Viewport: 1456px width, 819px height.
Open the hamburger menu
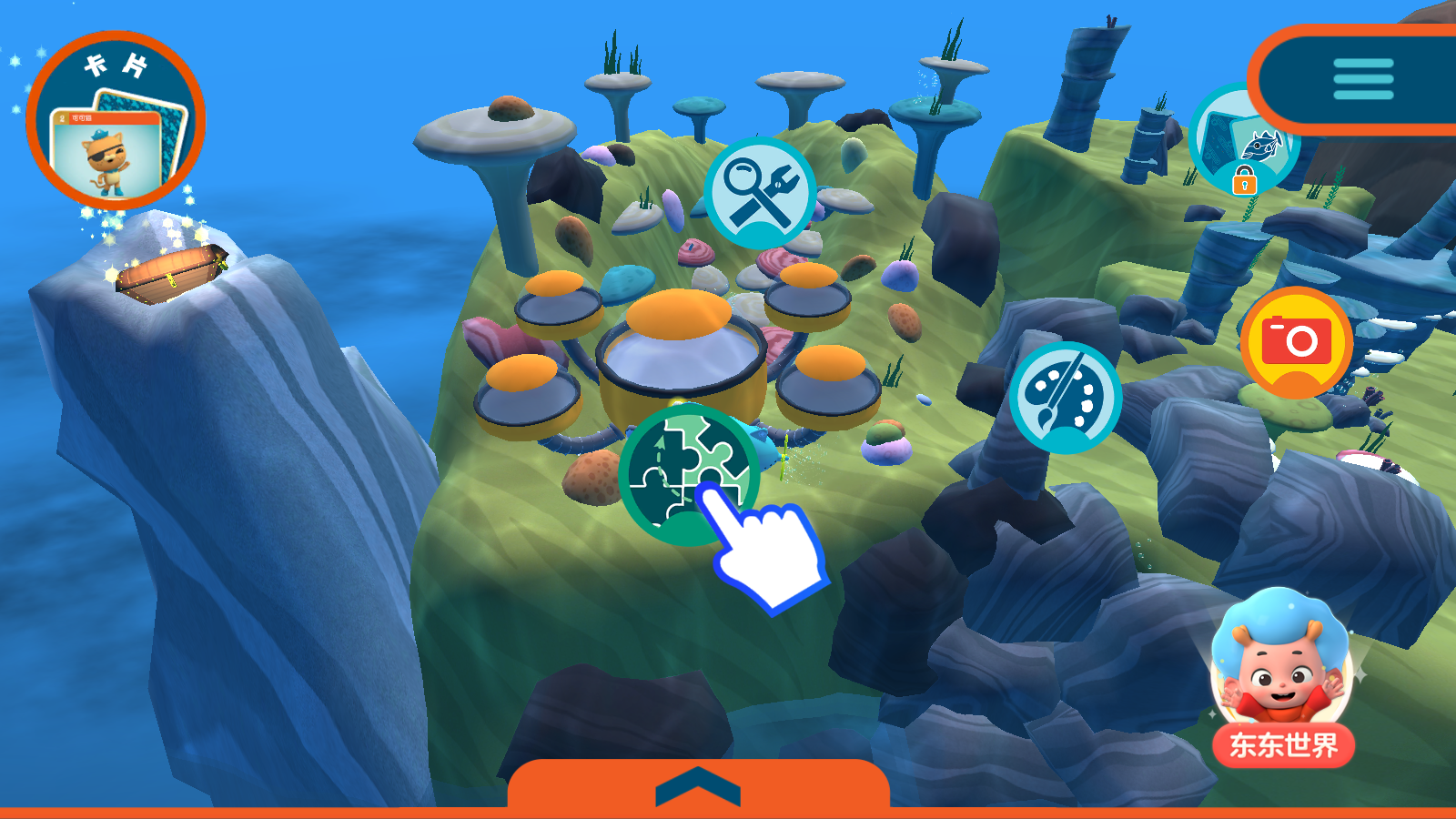tap(1362, 80)
